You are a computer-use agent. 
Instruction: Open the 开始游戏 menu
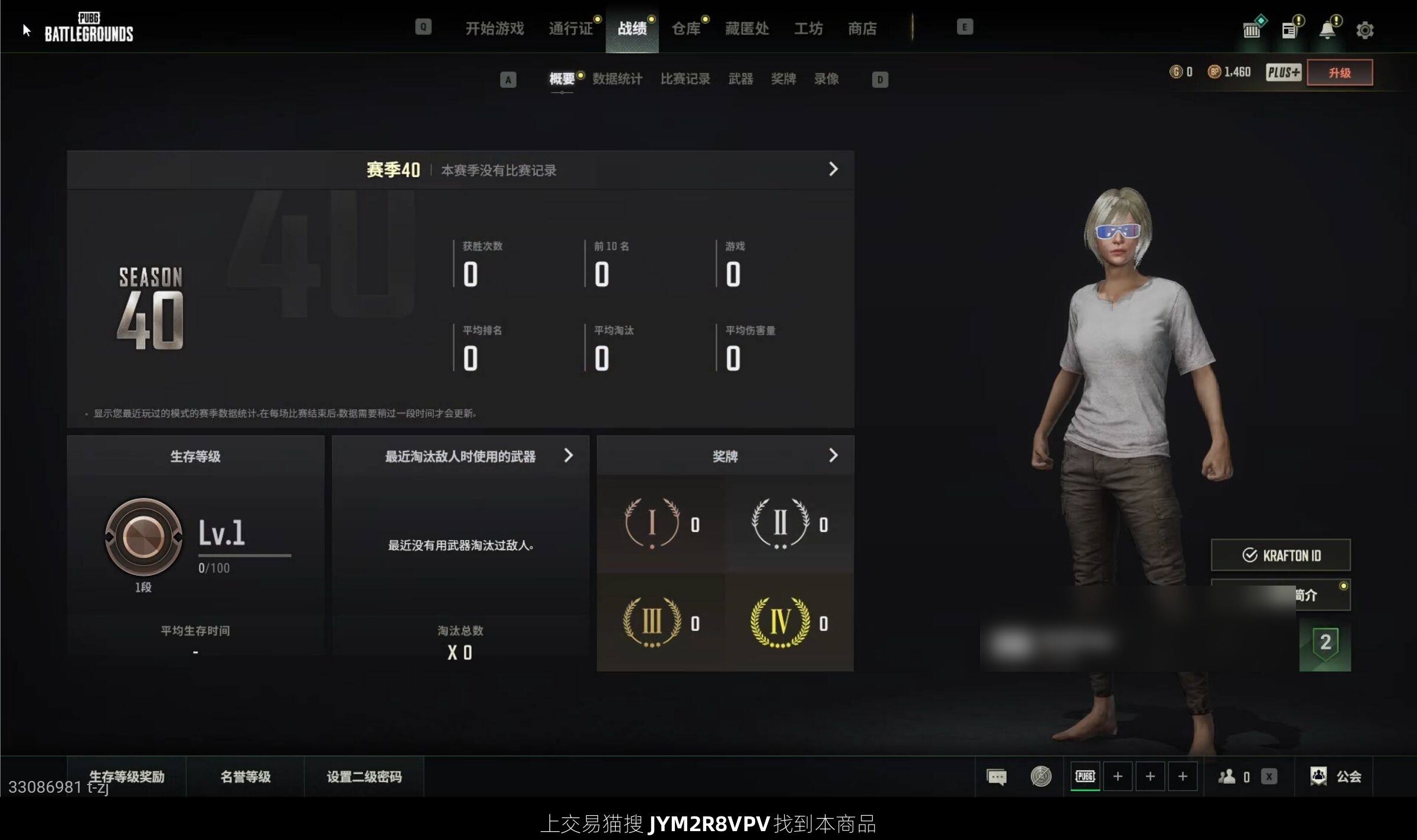tap(494, 28)
